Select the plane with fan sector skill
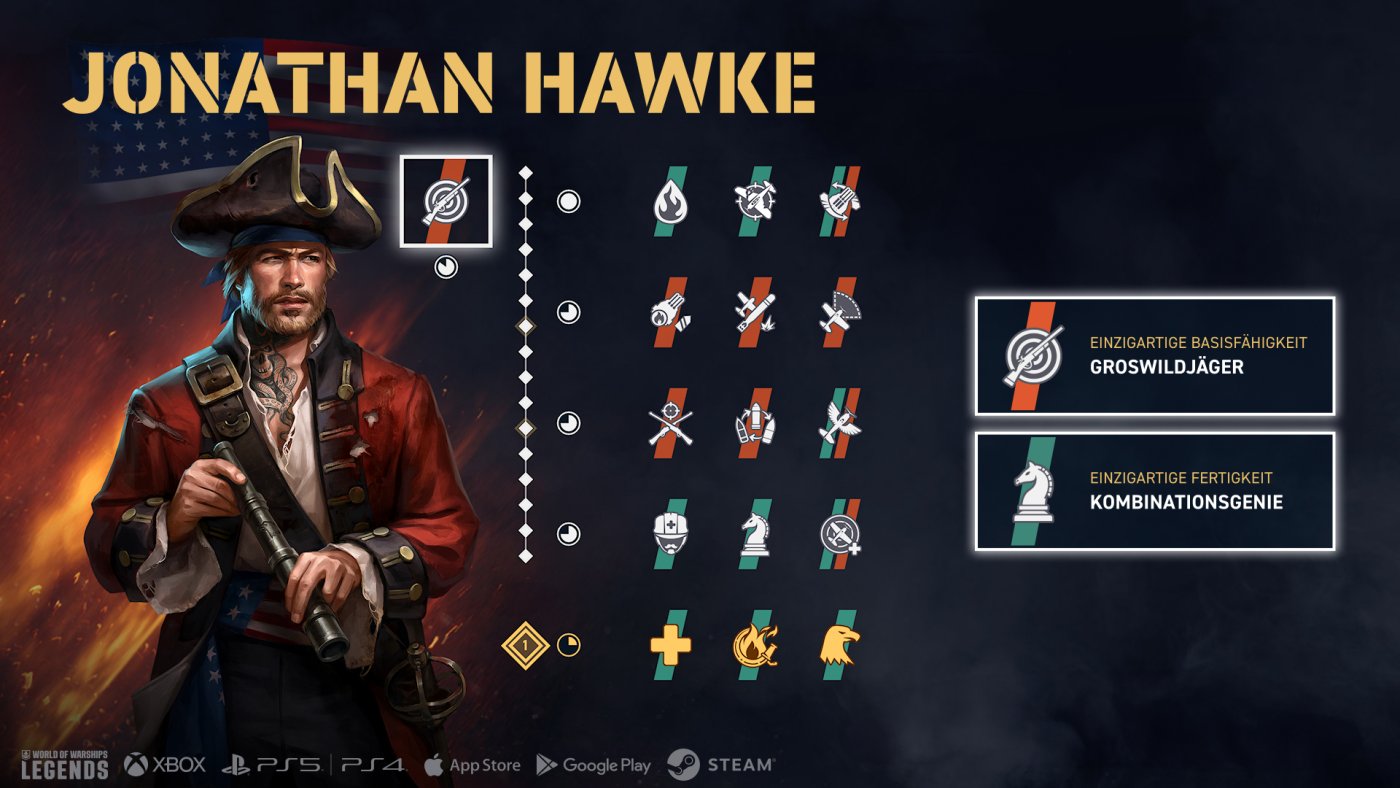The width and height of the screenshot is (1400, 788). tap(840, 312)
